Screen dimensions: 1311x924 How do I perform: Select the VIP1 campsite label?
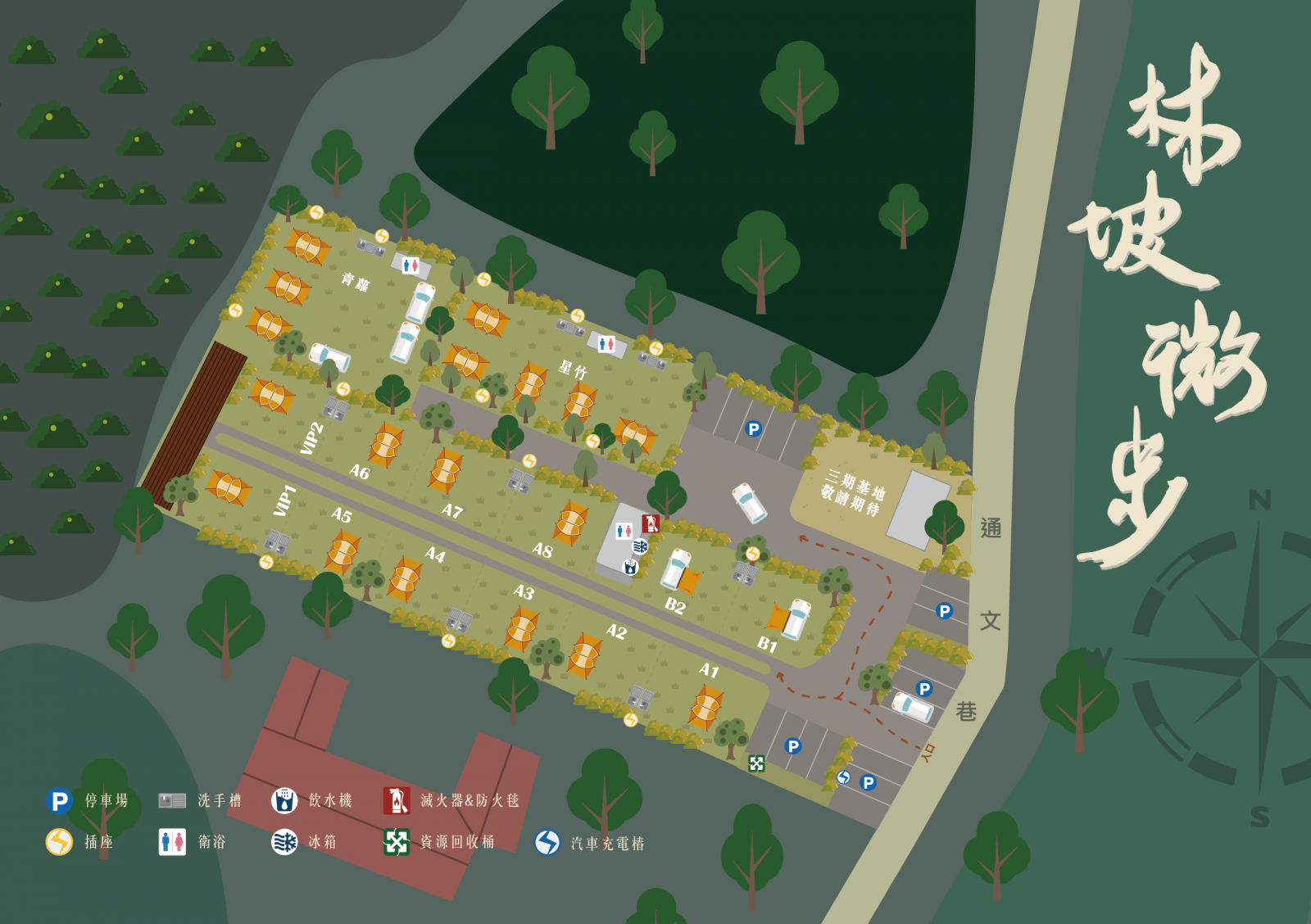tap(284, 500)
